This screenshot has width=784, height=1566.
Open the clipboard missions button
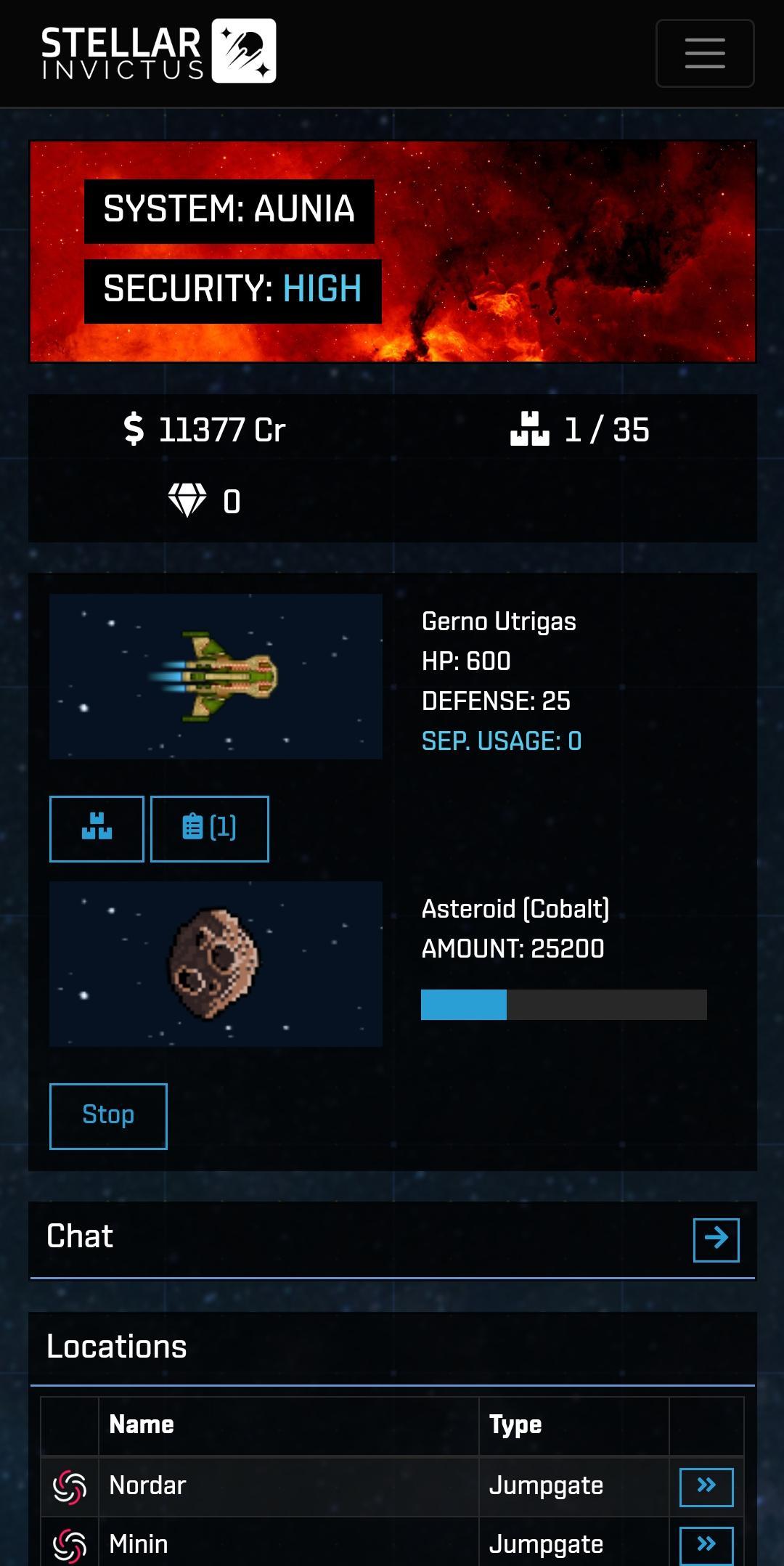click(209, 828)
